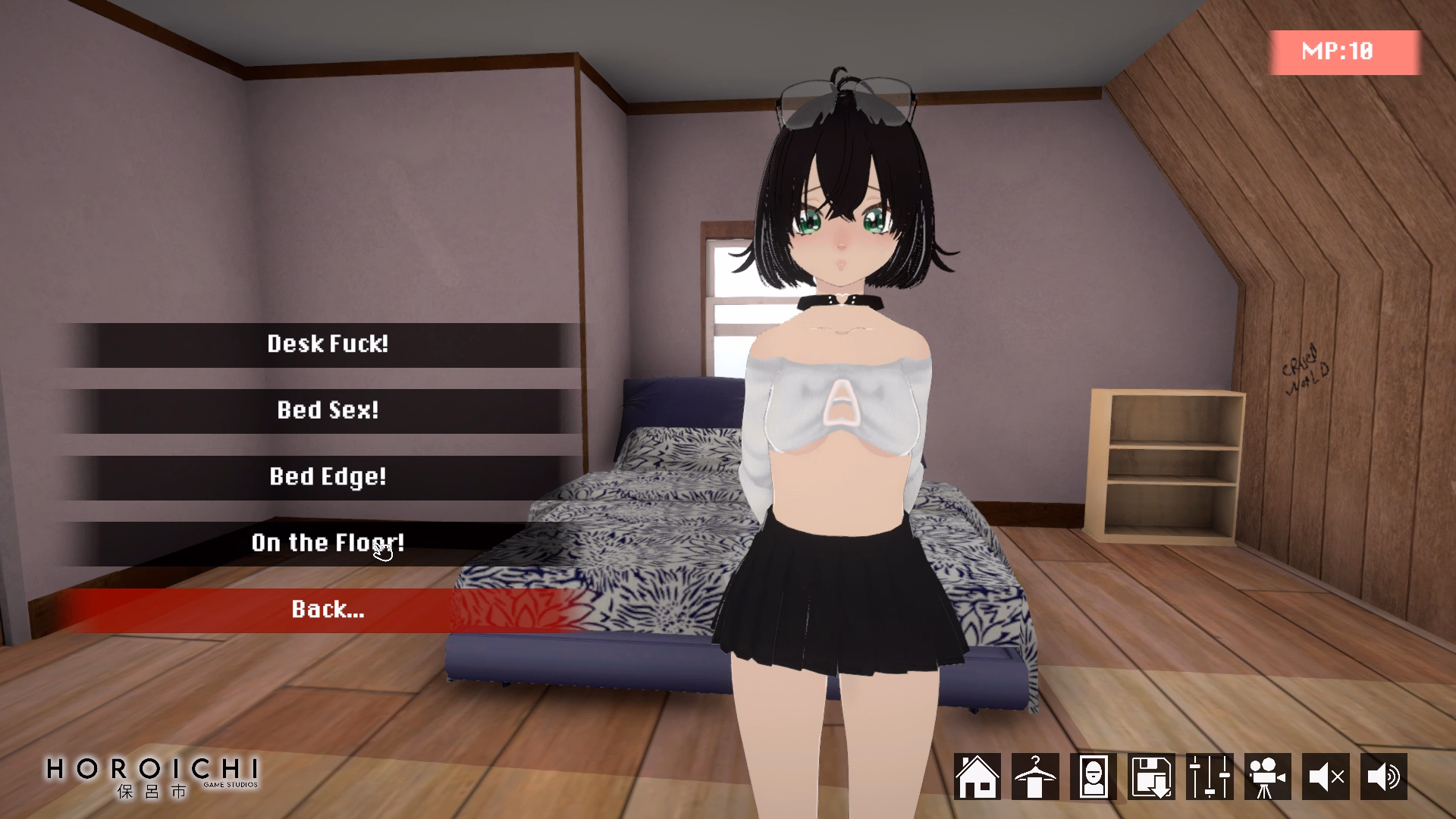Viewport: 1456px width, 819px height.
Task: Go back with the red Back button
Action: (328, 609)
